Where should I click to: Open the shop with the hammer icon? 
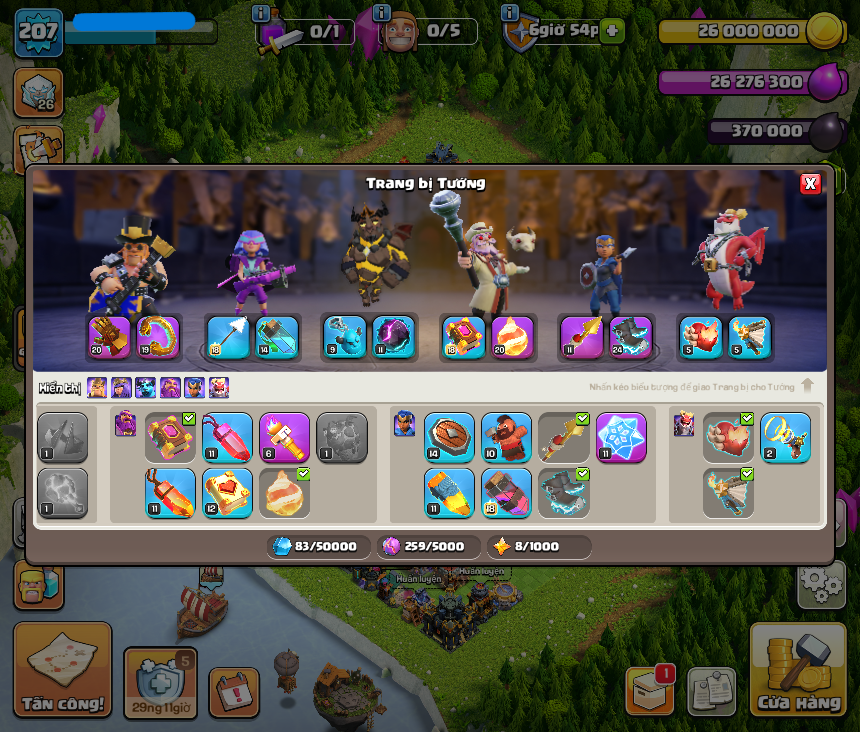click(x=797, y=669)
